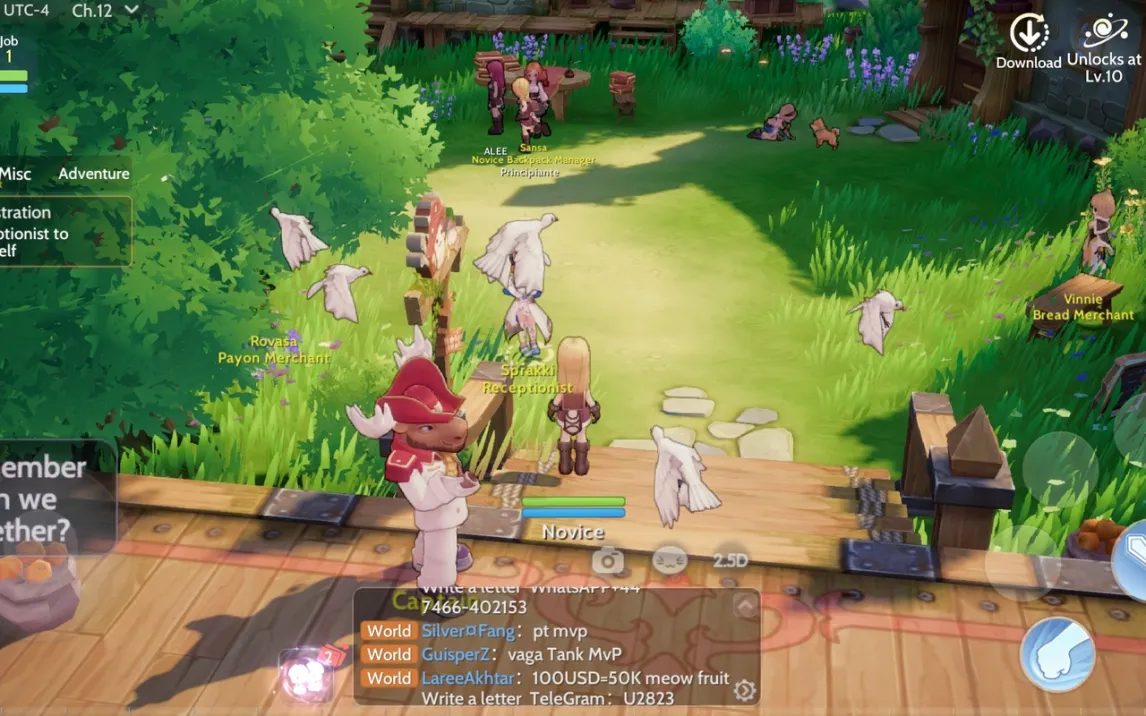Click LareeAkhtar's name in World chat
The image size is (1146, 716).
pyautogui.click(x=466, y=678)
